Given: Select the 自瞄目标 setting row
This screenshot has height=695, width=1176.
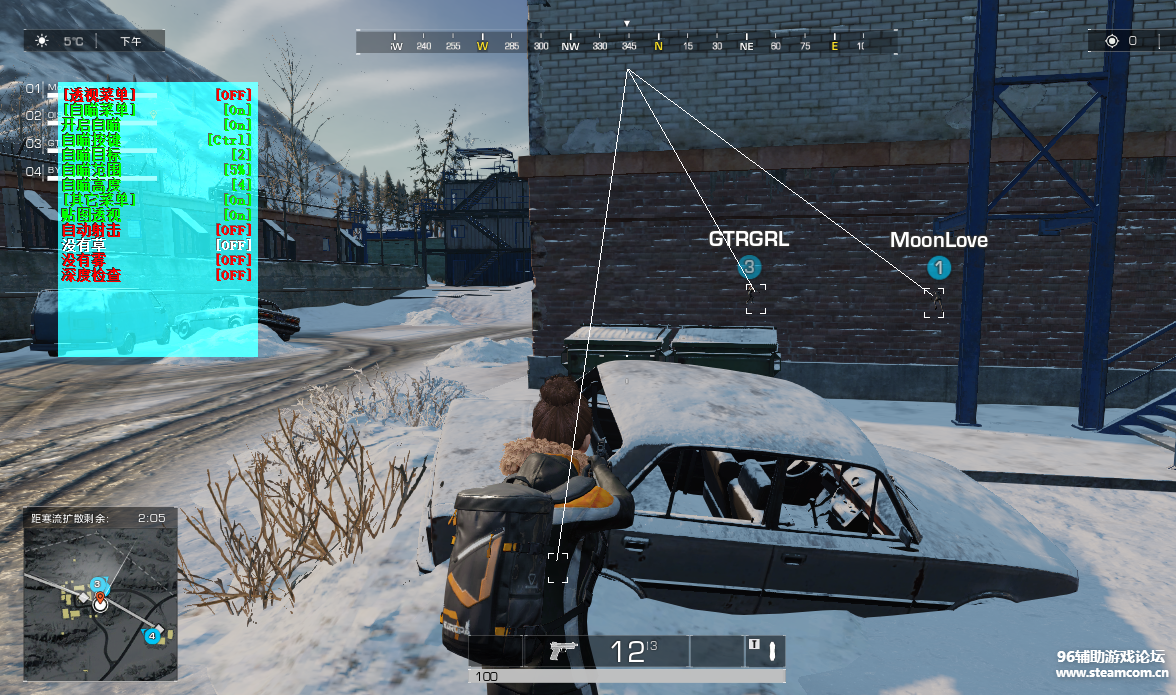Looking at the screenshot, I should (x=155, y=154).
